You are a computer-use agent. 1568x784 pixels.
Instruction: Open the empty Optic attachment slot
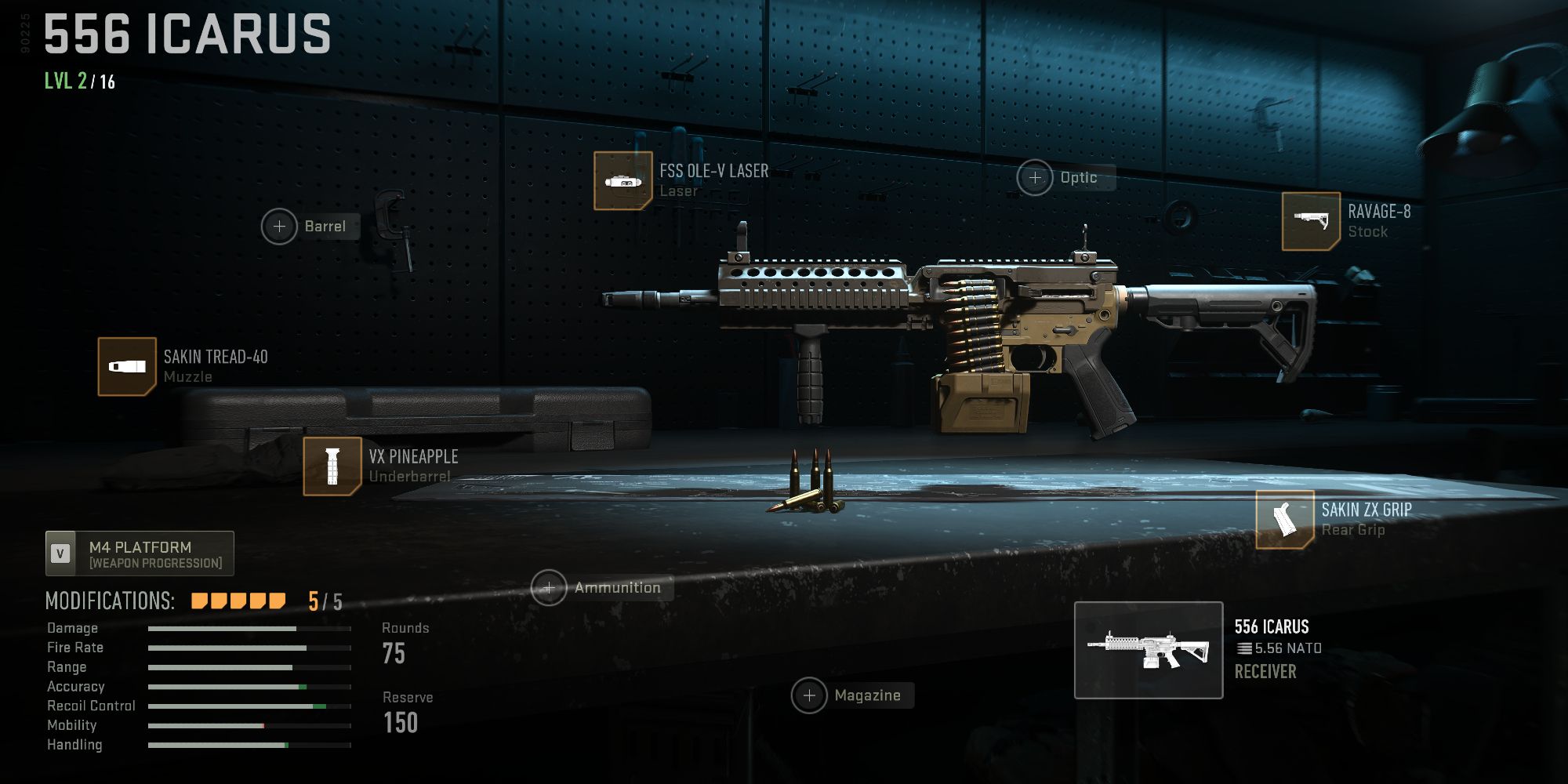pyautogui.click(x=1035, y=179)
